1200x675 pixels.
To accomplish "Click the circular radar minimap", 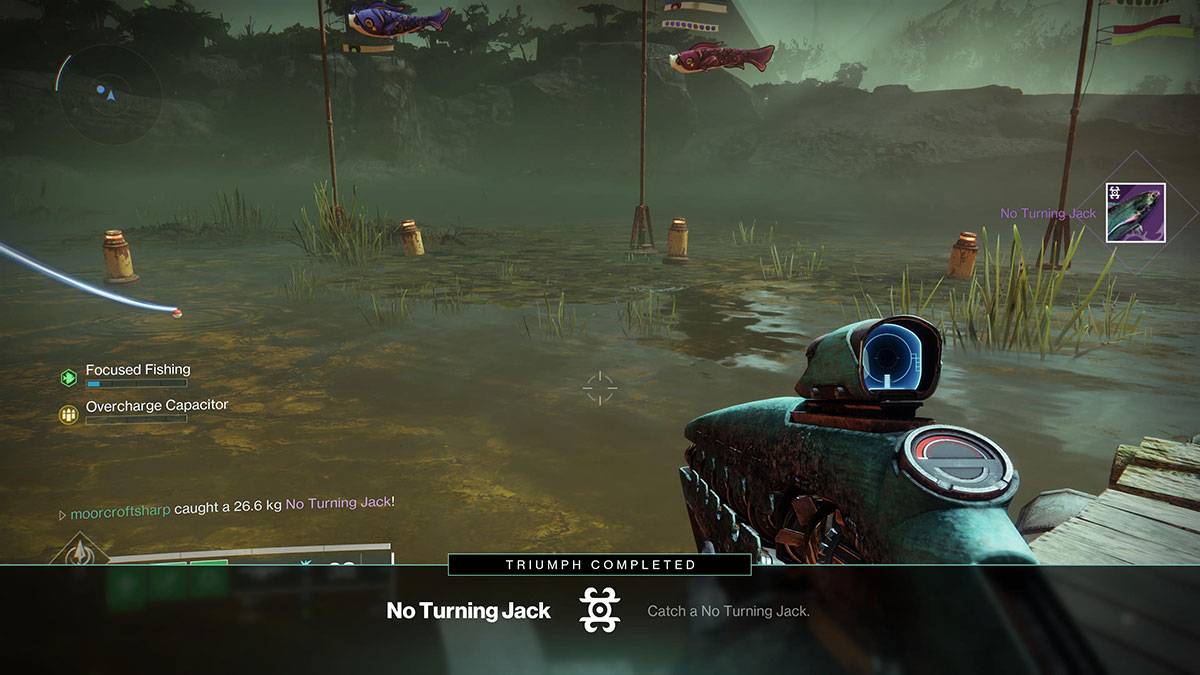I will click(108, 94).
